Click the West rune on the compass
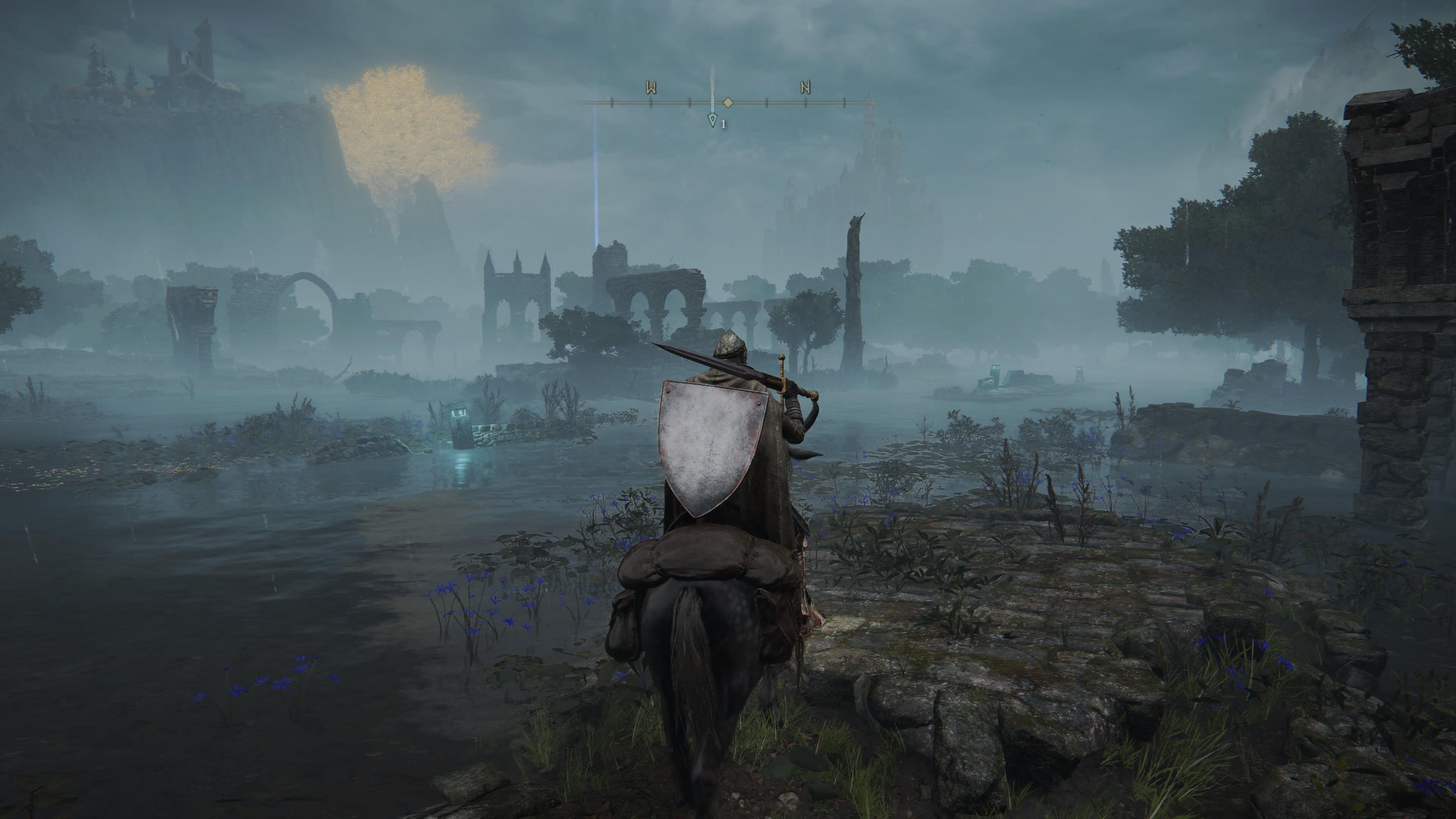 (x=651, y=88)
